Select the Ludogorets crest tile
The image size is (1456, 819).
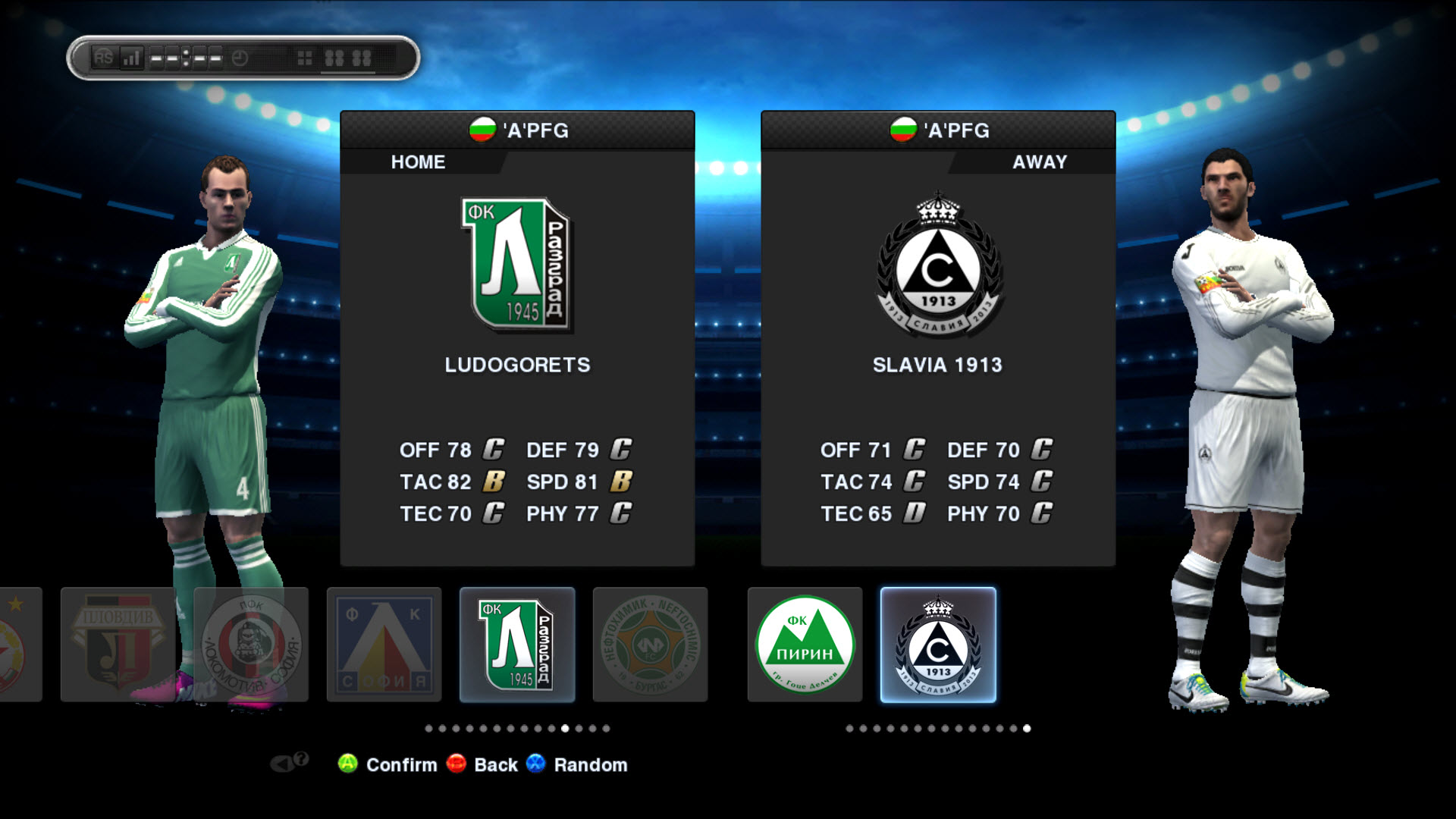coord(516,645)
